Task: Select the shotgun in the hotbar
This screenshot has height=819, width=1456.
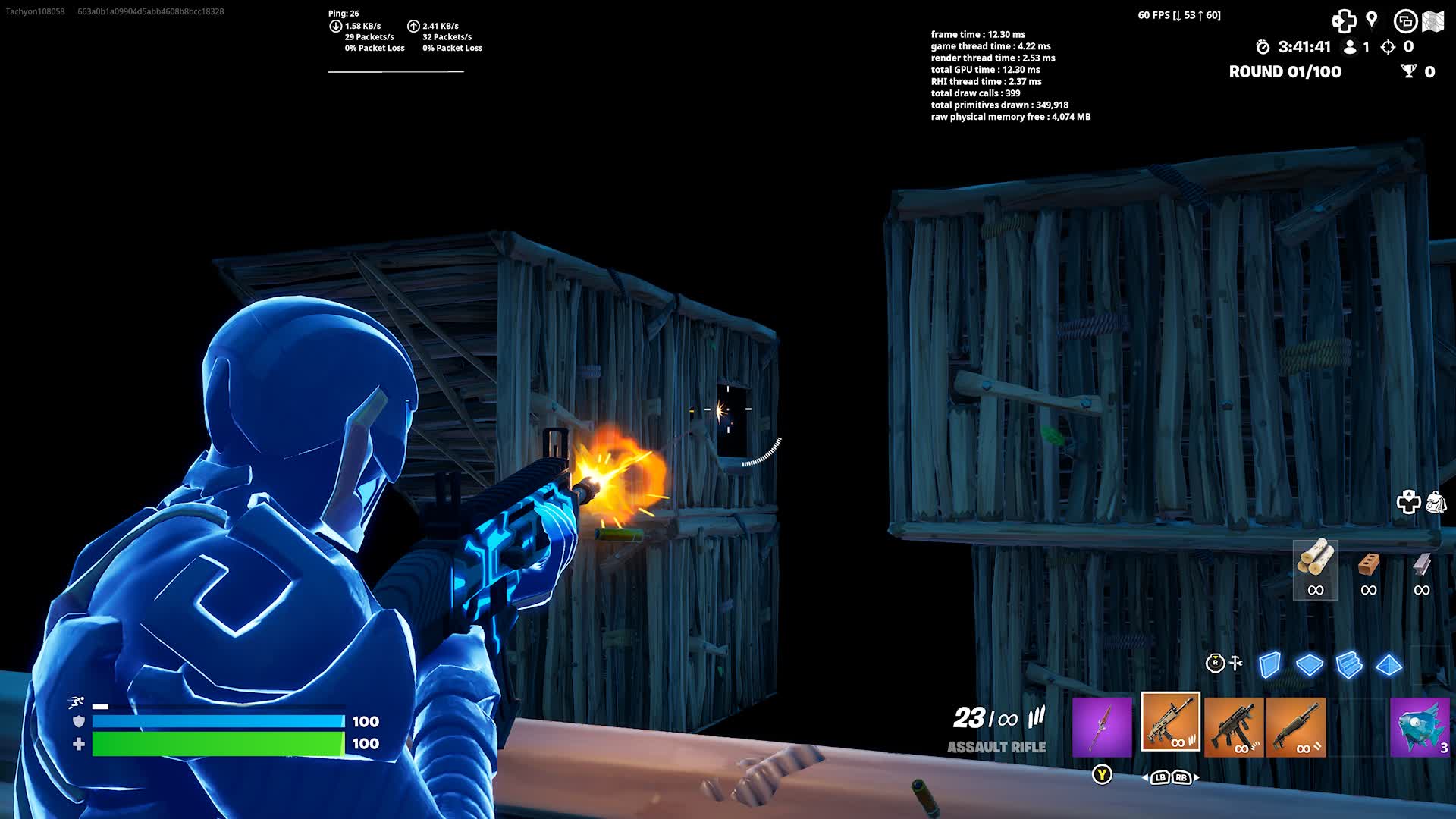Action: click(x=1297, y=726)
